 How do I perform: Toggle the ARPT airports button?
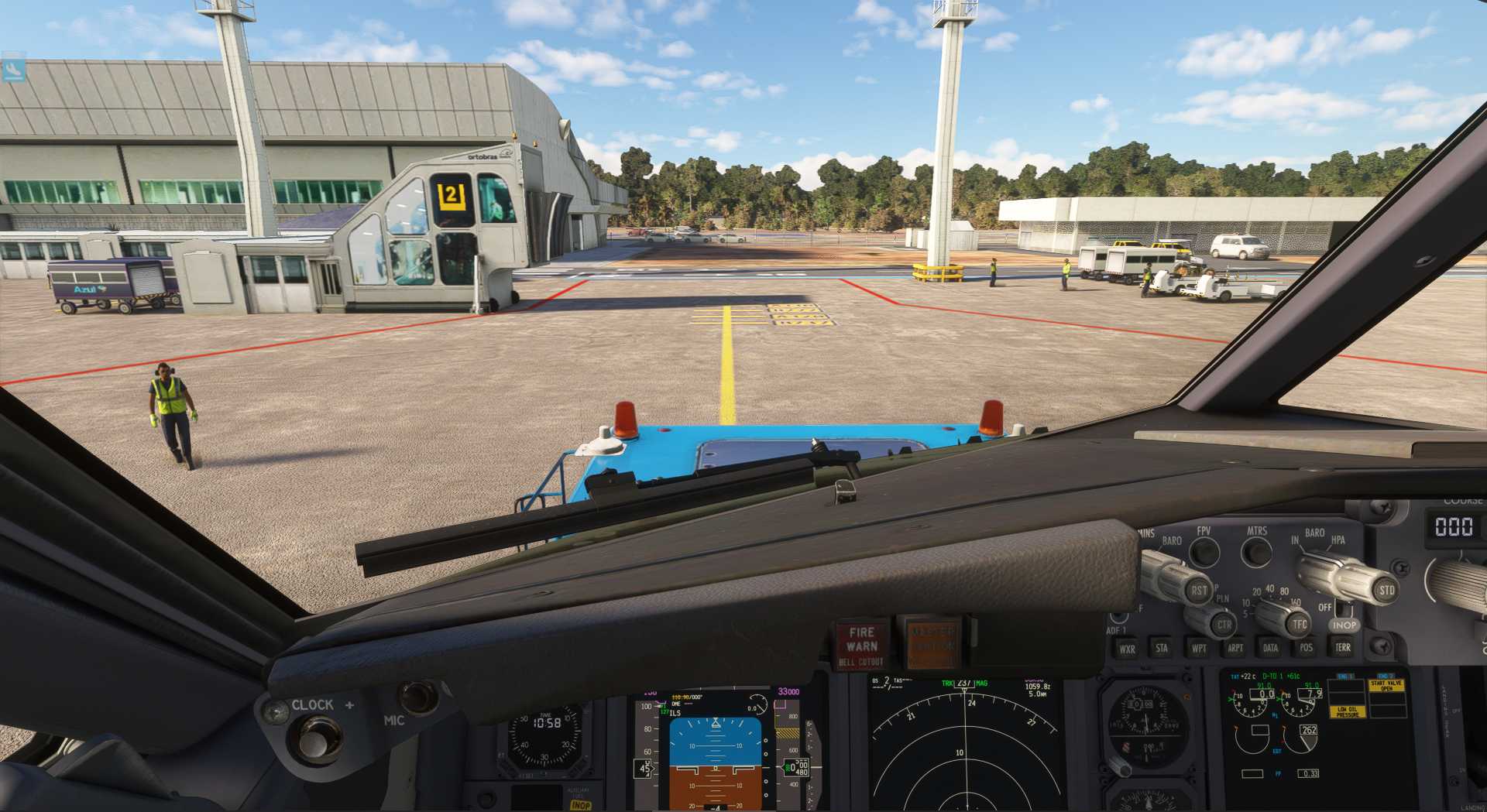coord(1235,649)
